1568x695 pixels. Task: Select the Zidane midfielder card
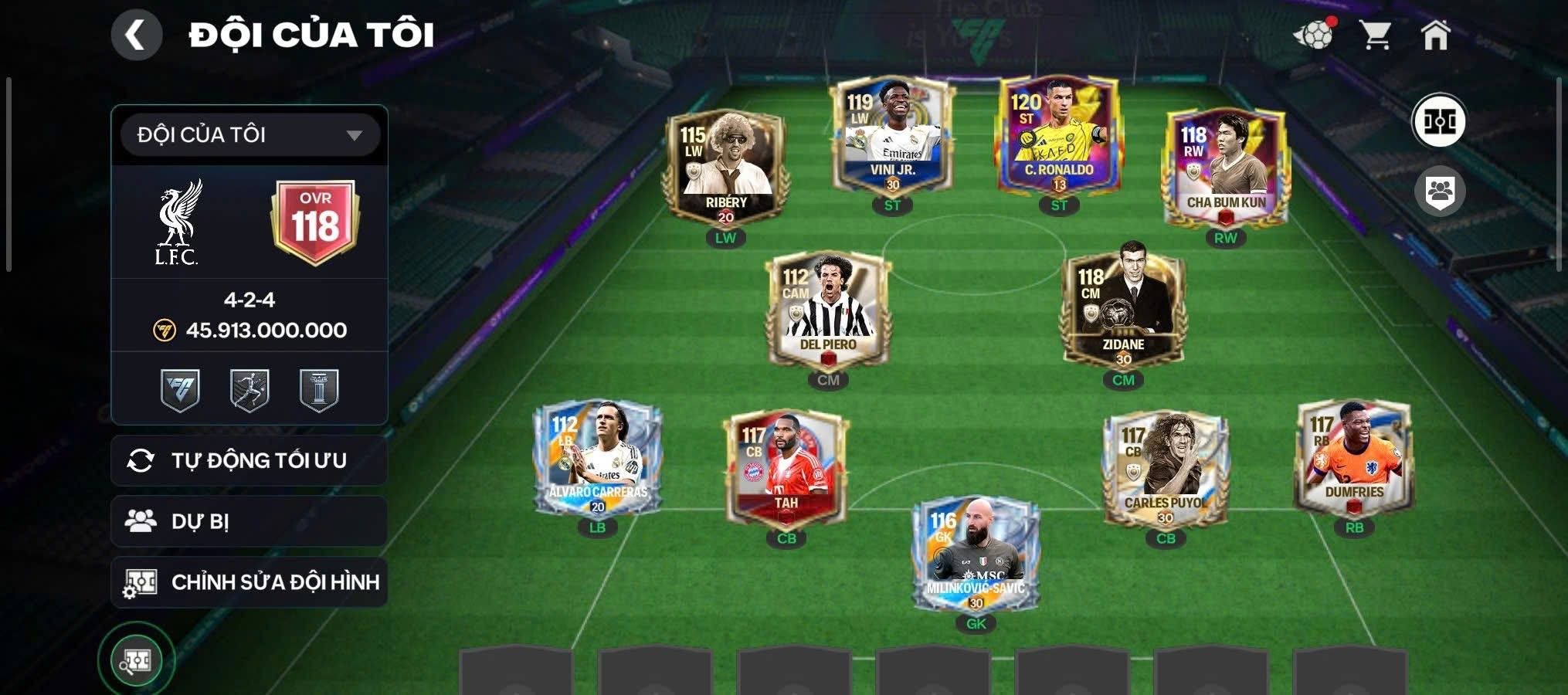pyautogui.click(x=1123, y=310)
